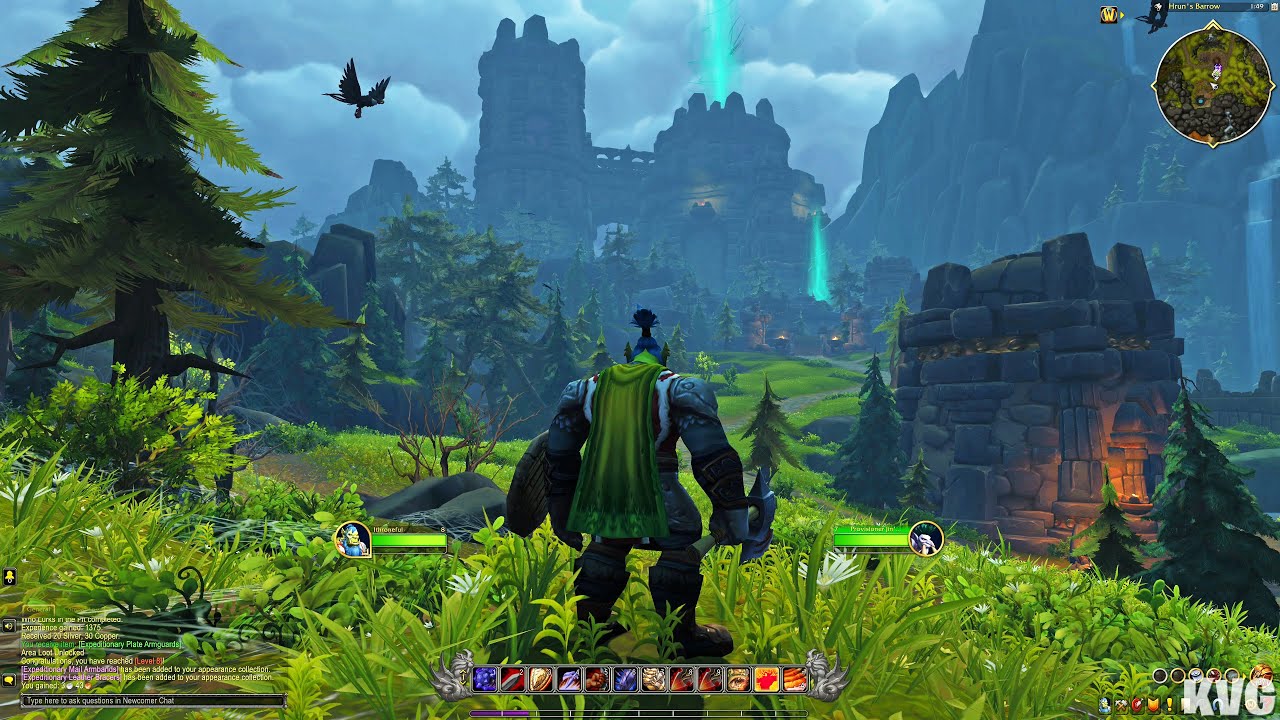Open the shield-shaped Talents micro menu icon
Screen dimensions: 1280x720
pos(1153,705)
